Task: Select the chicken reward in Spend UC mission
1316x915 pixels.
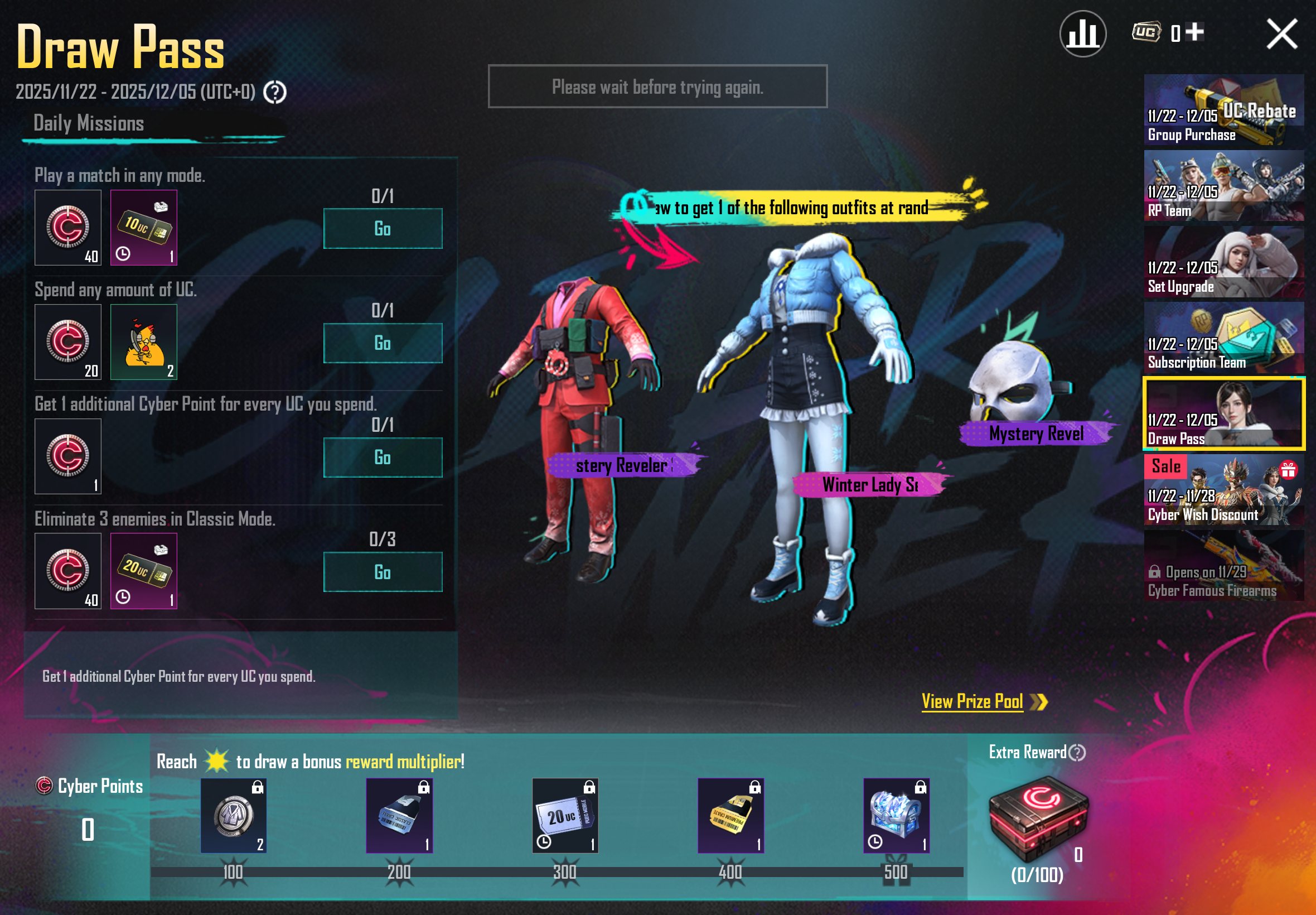Action: [144, 342]
